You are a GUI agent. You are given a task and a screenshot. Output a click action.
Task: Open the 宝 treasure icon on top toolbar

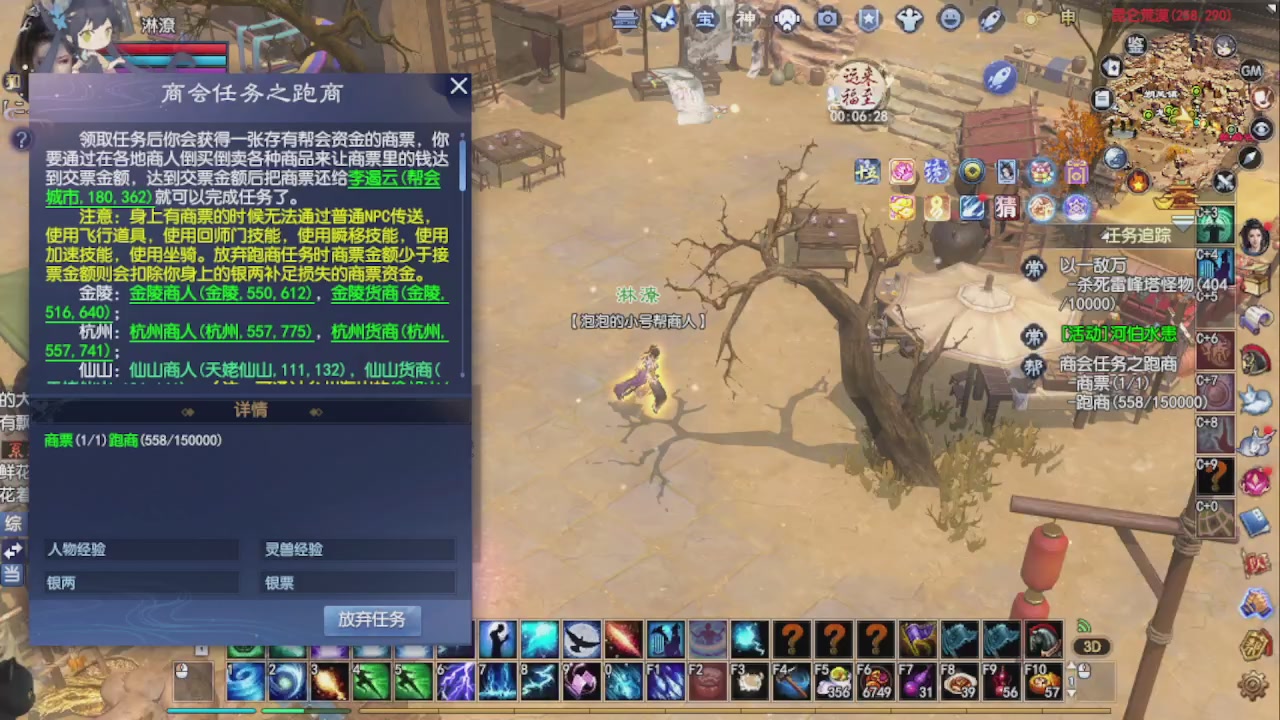coord(703,19)
